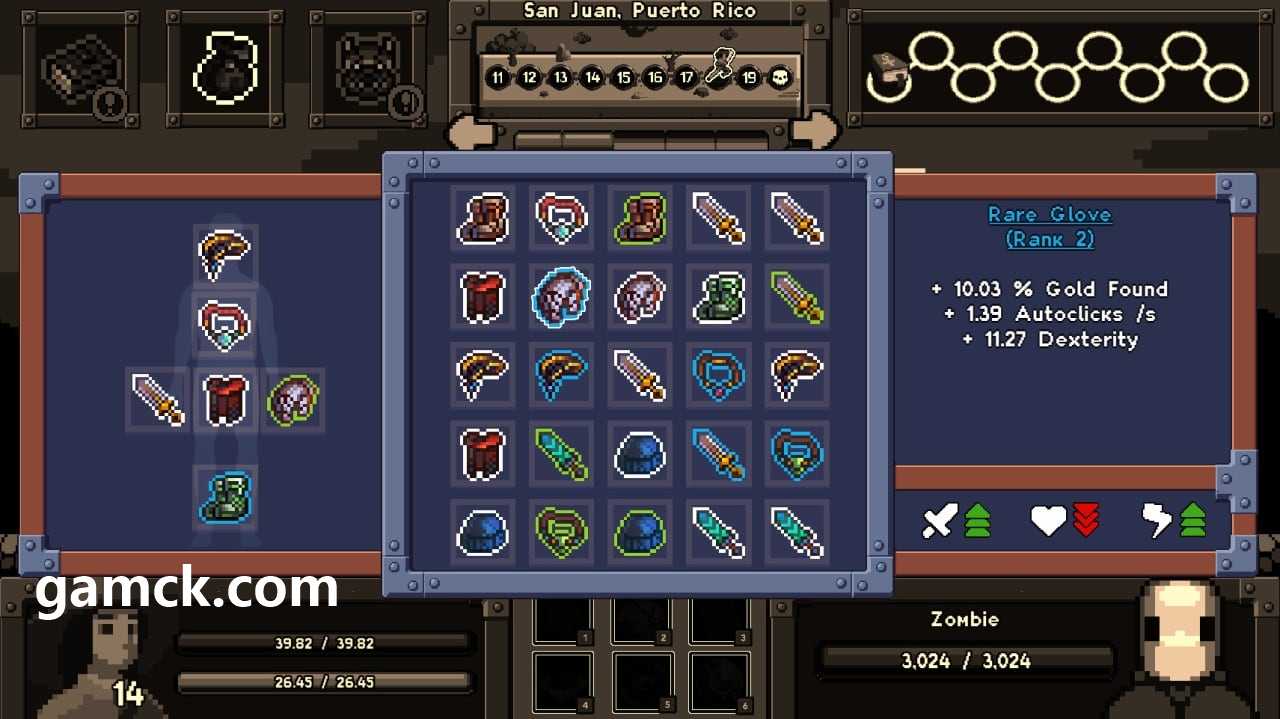Select the equipped blue-outlined green boots
Image resolution: width=1280 pixels, height=719 pixels.
click(x=224, y=497)
